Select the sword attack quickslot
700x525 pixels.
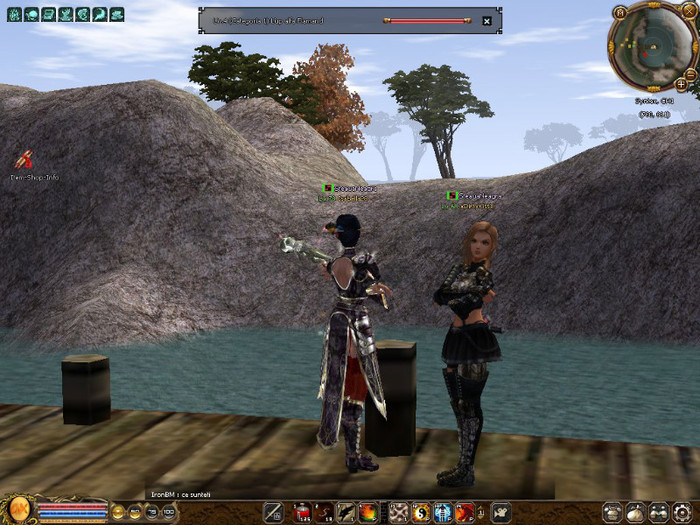click(272, 513)
